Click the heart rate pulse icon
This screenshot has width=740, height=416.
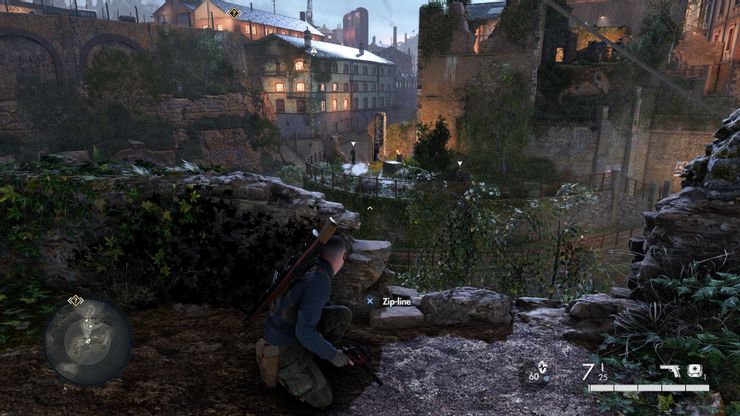pyautogui.click(x=542, y=367)
